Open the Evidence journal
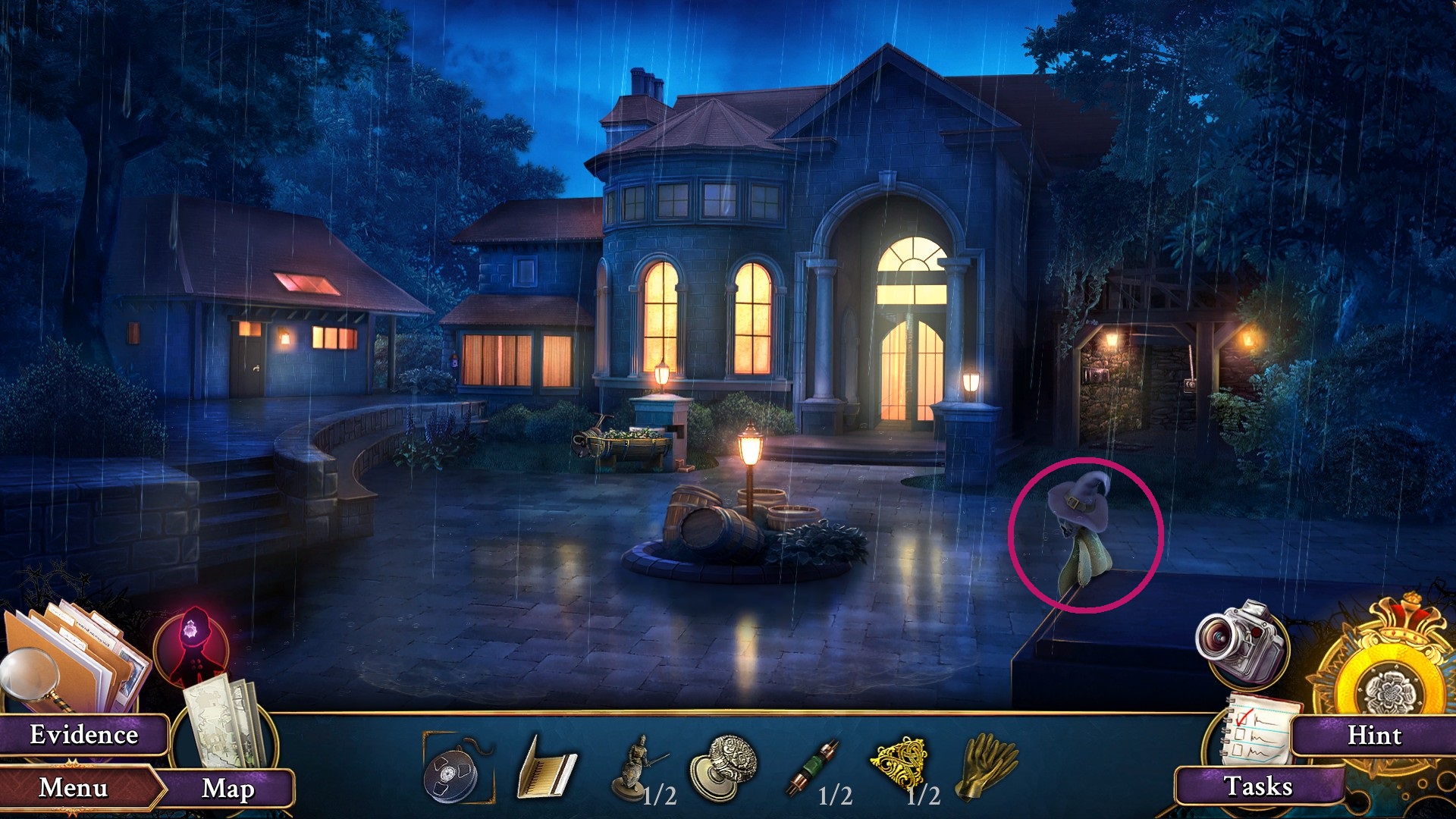Viewport: 1456px width, 819px height. coord(85,734)
